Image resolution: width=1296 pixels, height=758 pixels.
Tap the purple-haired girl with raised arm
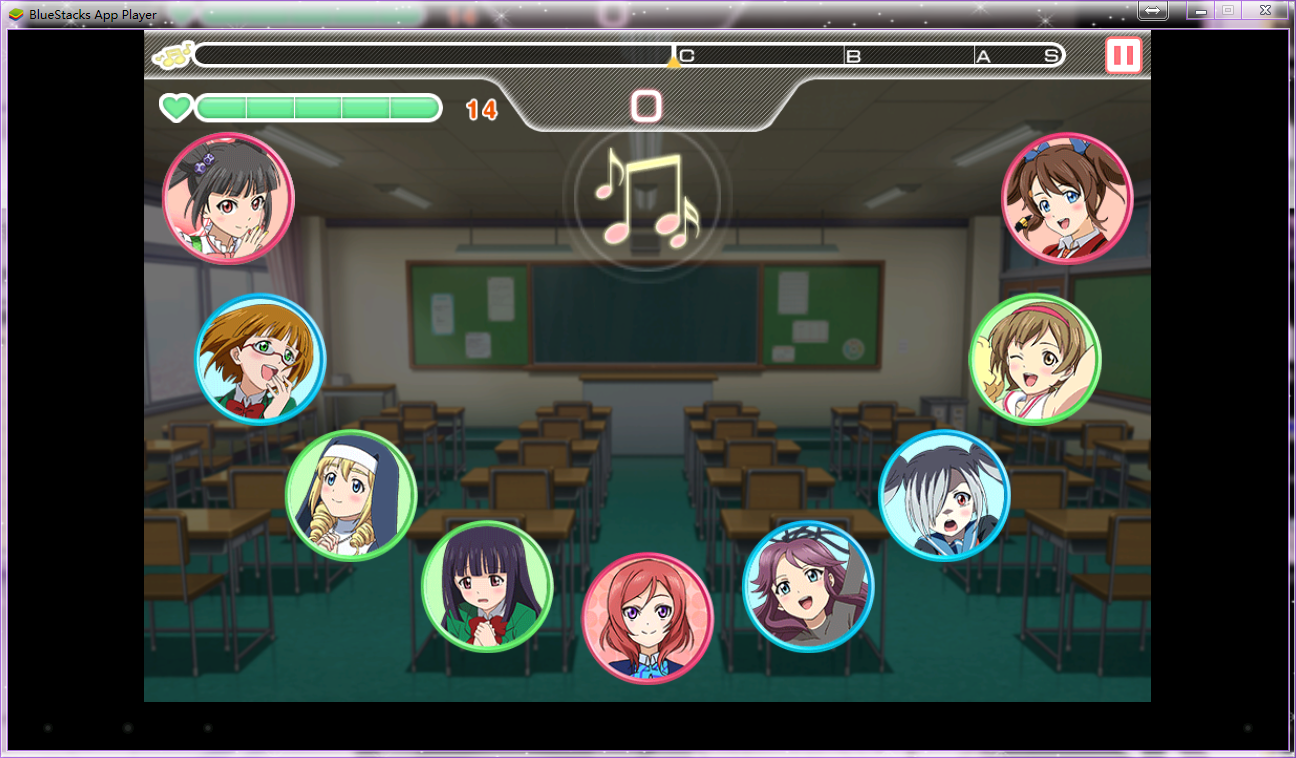click(808, 586)
